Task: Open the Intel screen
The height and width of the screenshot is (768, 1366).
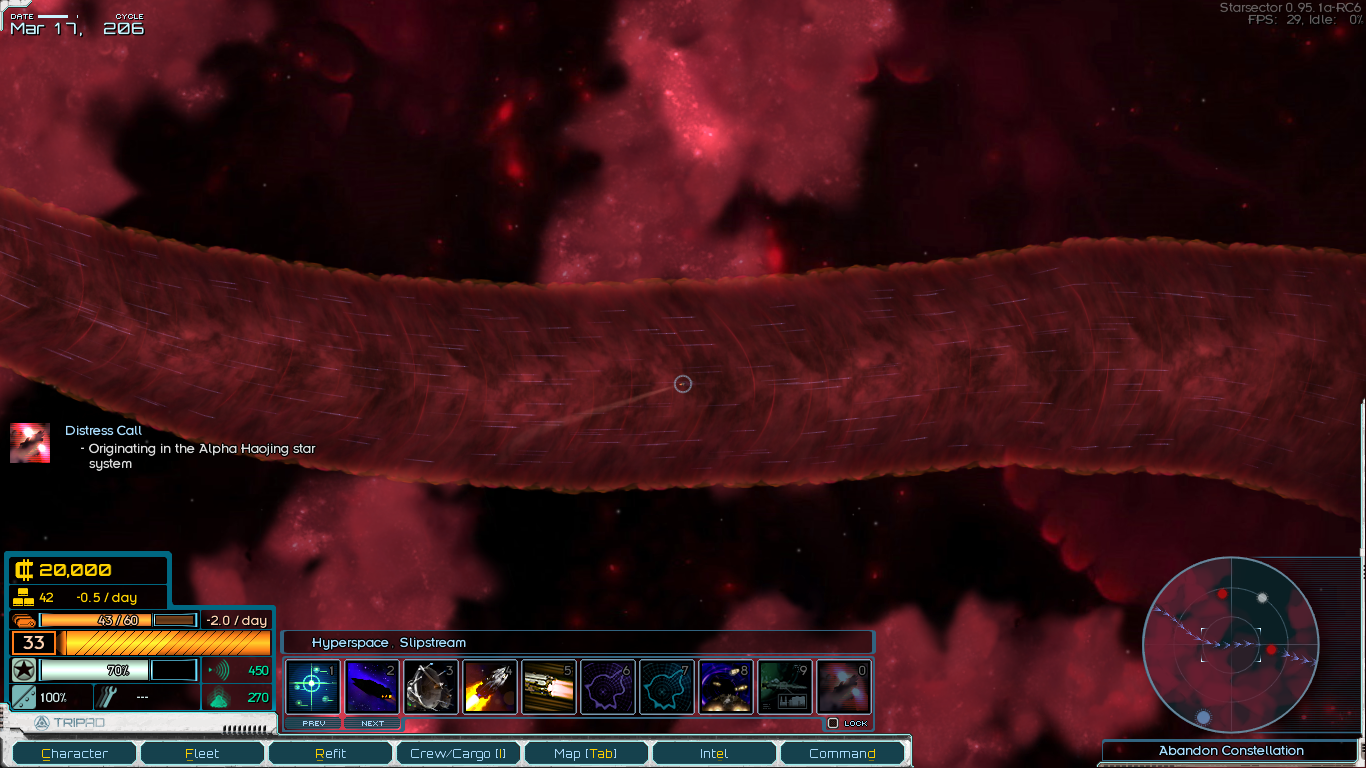Action: [x=713, y=753]
